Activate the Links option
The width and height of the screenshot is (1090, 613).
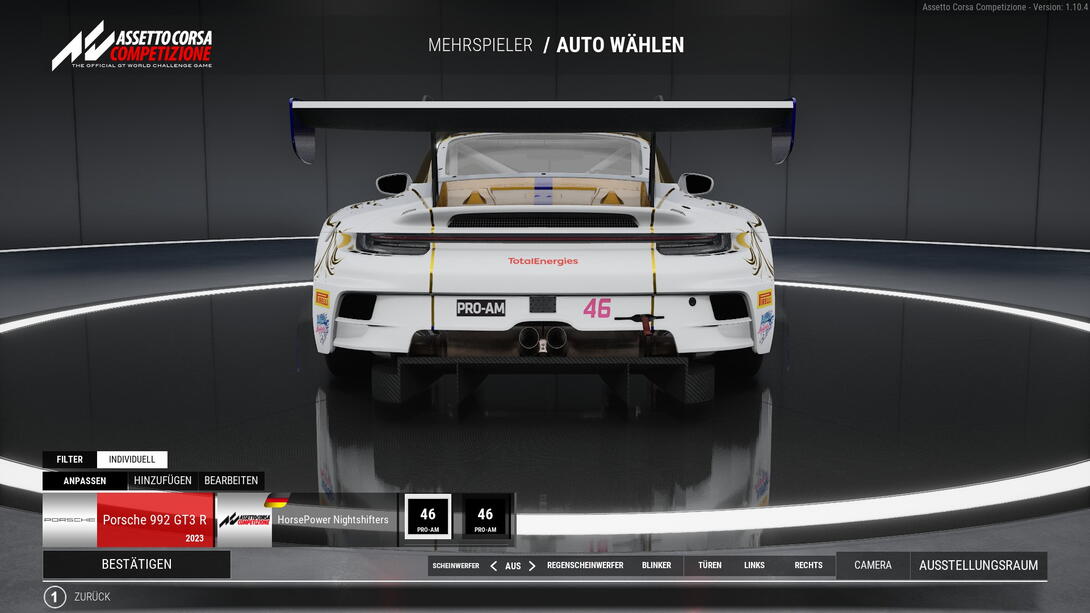click(x=754, y=566)
